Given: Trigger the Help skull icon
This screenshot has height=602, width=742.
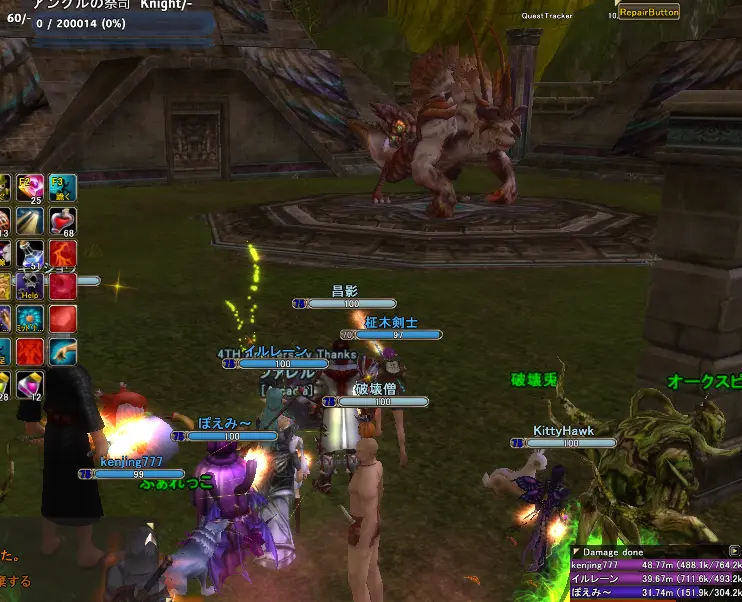Looking at the screenshot, I should tap(31, 287).
